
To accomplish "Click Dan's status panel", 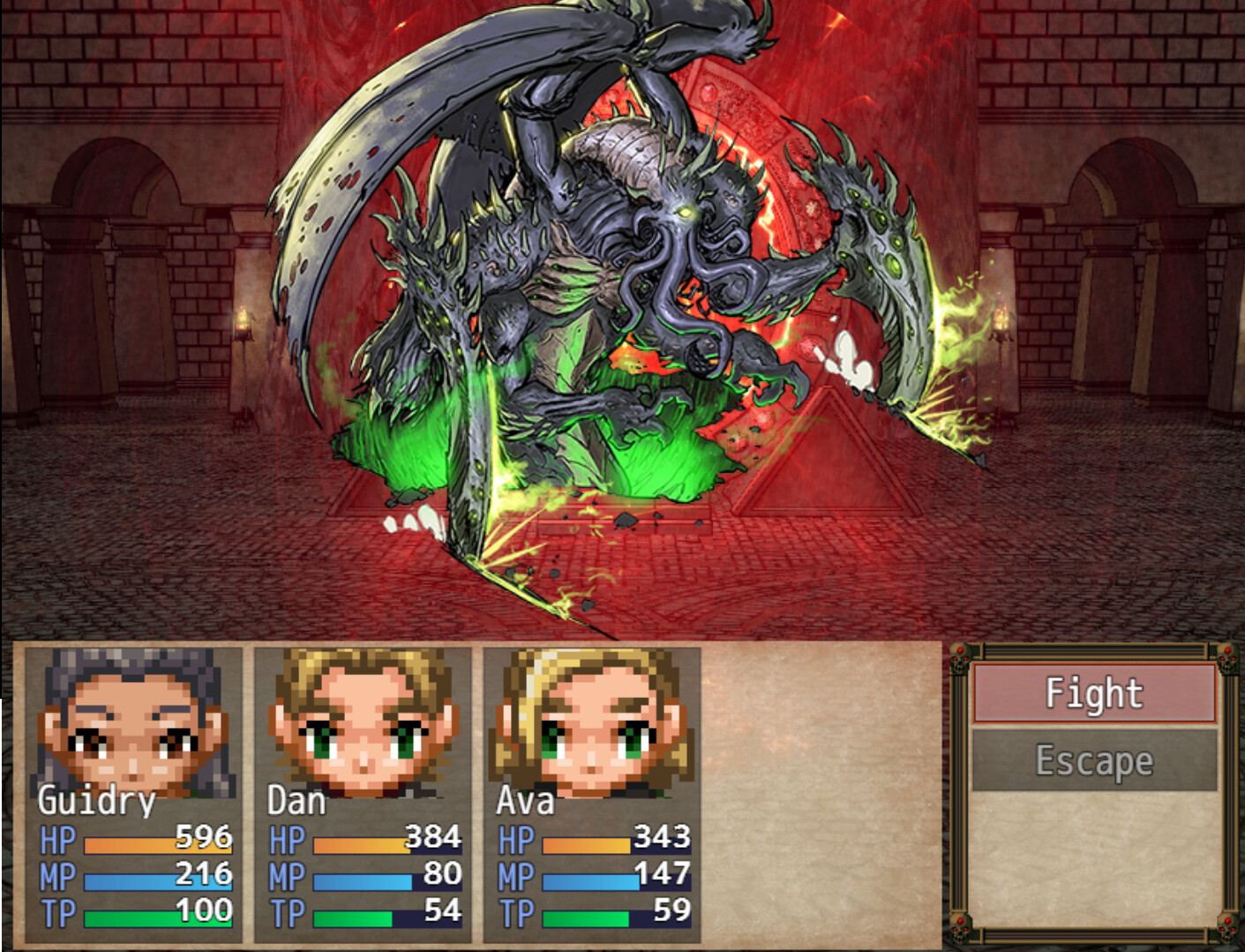I will [362, 794].
